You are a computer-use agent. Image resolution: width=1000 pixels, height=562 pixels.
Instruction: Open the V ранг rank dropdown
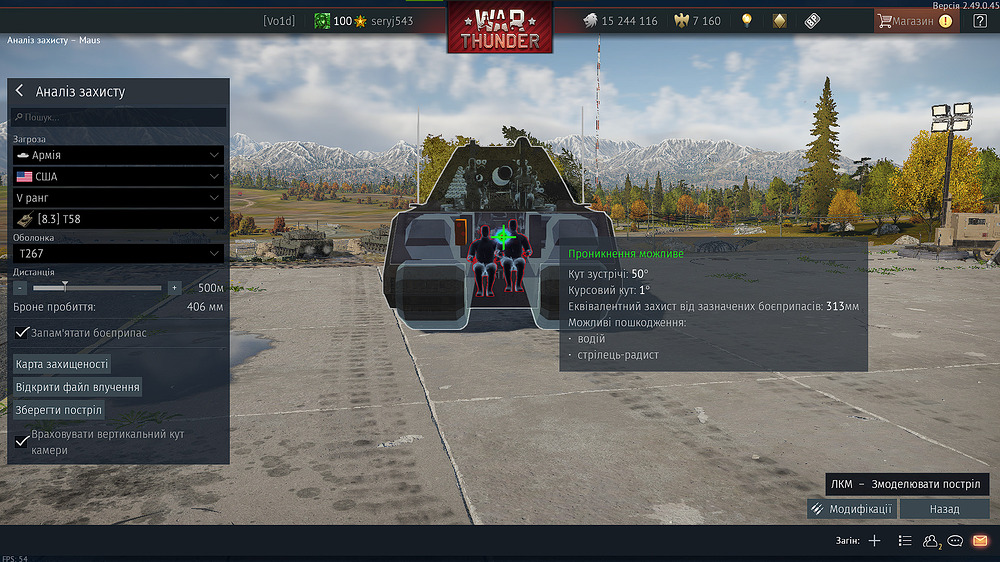tap(118, 198)
